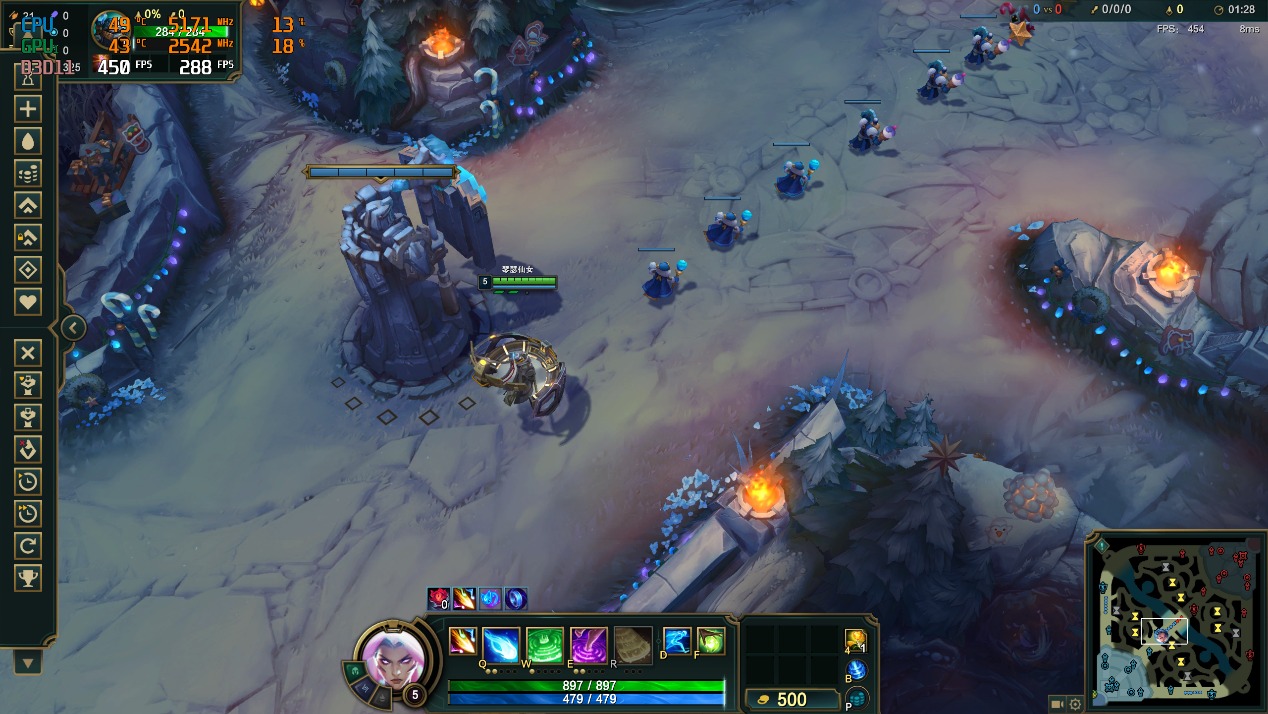Click the passive ability icon beside Q

coord(462,641)
